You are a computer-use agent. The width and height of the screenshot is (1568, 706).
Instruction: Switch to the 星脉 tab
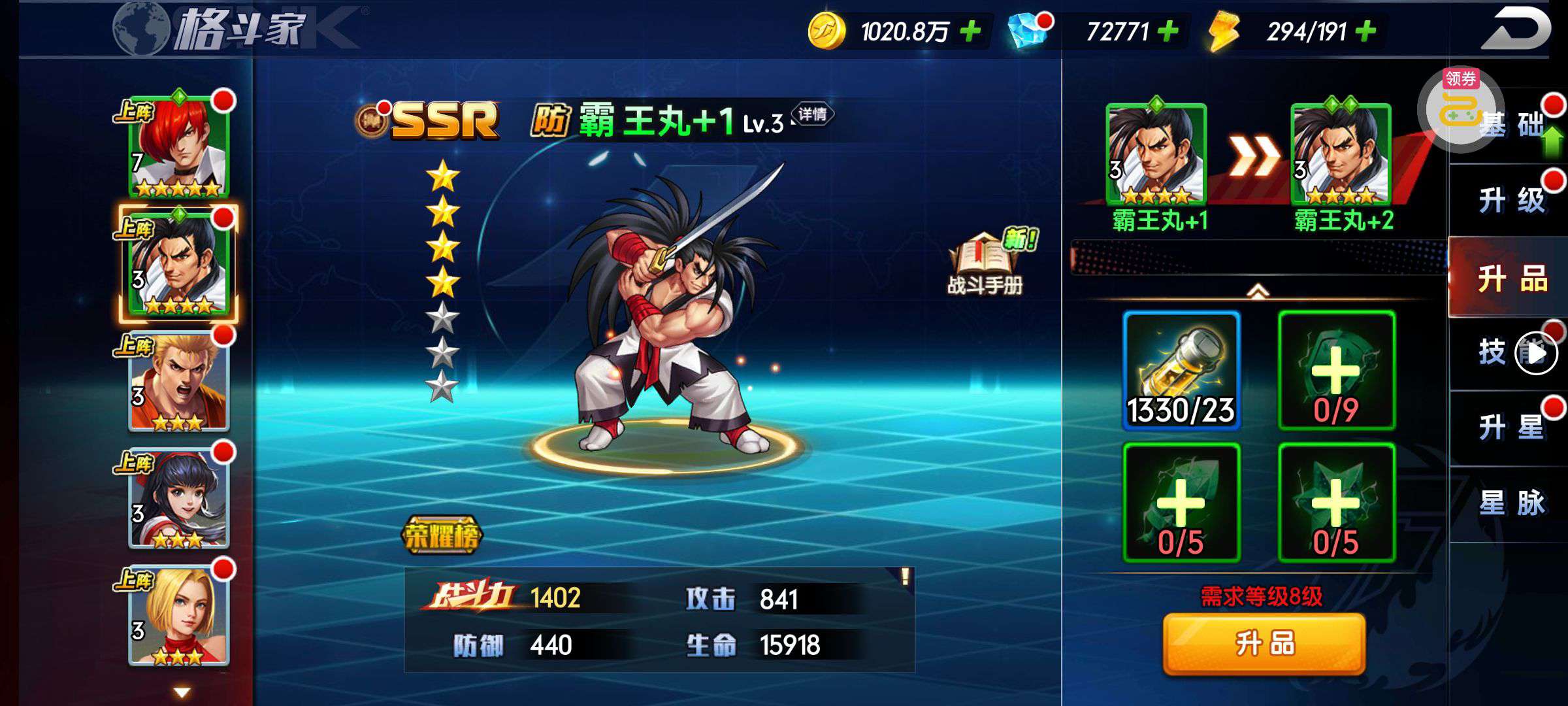click(1511, 503)
